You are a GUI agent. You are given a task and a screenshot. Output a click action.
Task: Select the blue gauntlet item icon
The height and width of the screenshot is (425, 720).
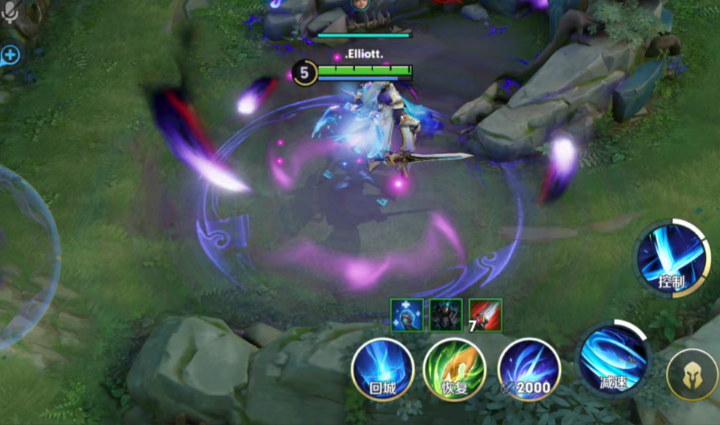(x=407, y=313)
